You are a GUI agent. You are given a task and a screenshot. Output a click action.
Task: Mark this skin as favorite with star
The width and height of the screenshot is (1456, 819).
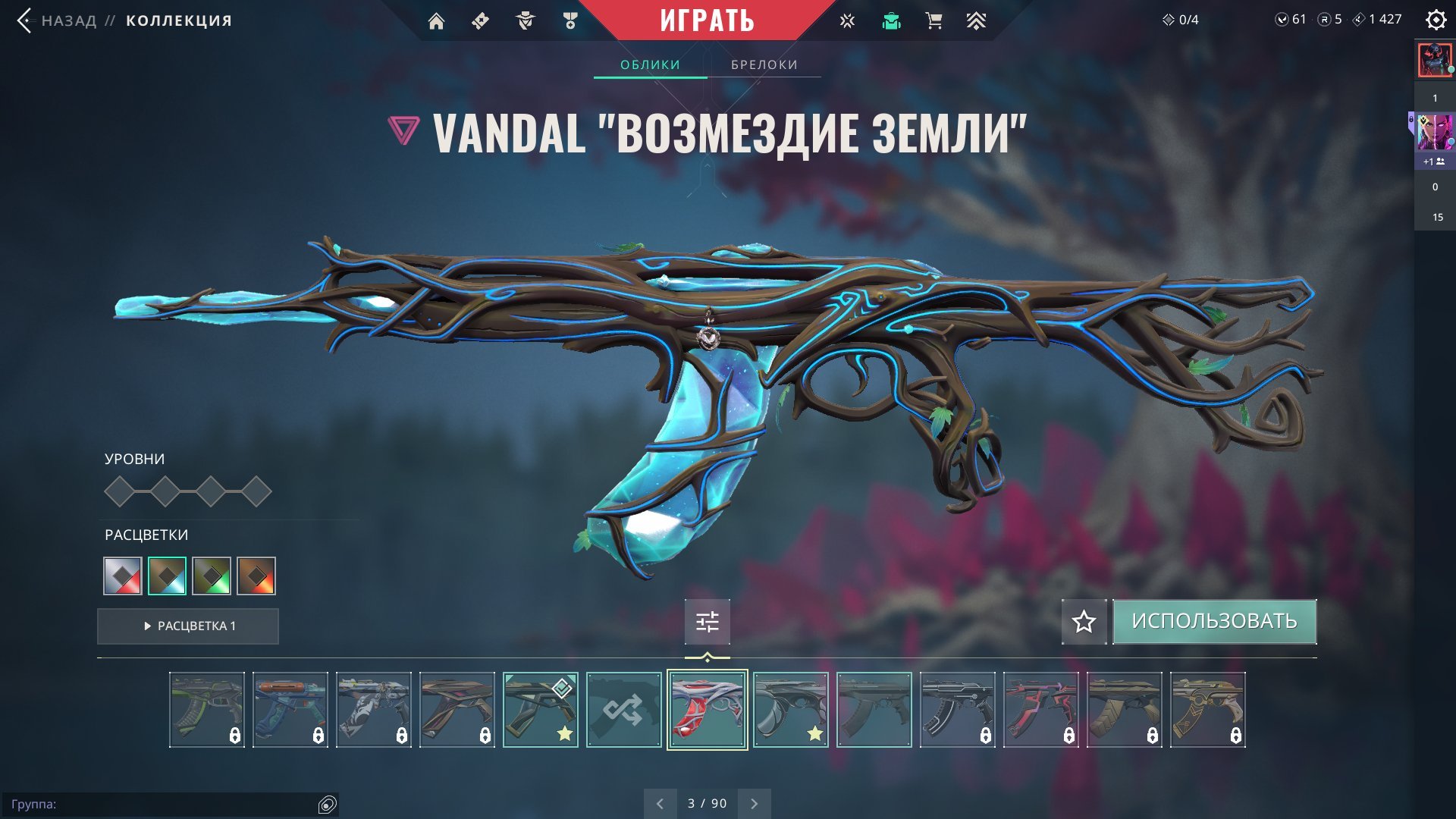(1084, 622)
